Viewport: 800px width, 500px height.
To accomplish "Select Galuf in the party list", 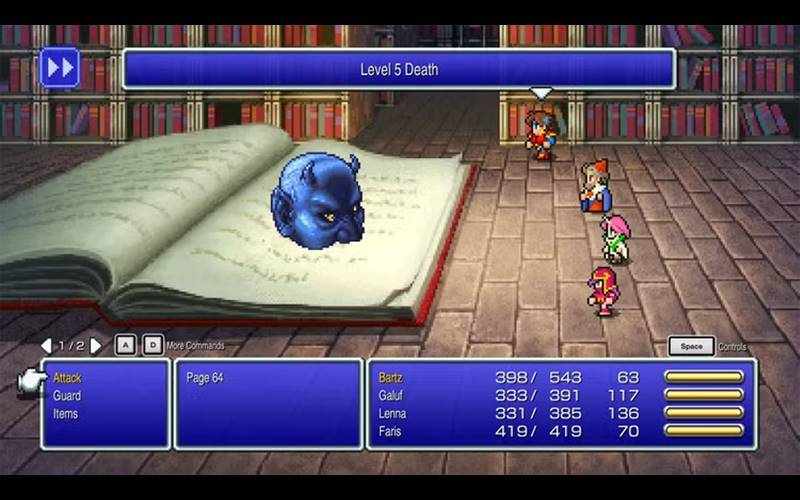I will tap(390, 396).
